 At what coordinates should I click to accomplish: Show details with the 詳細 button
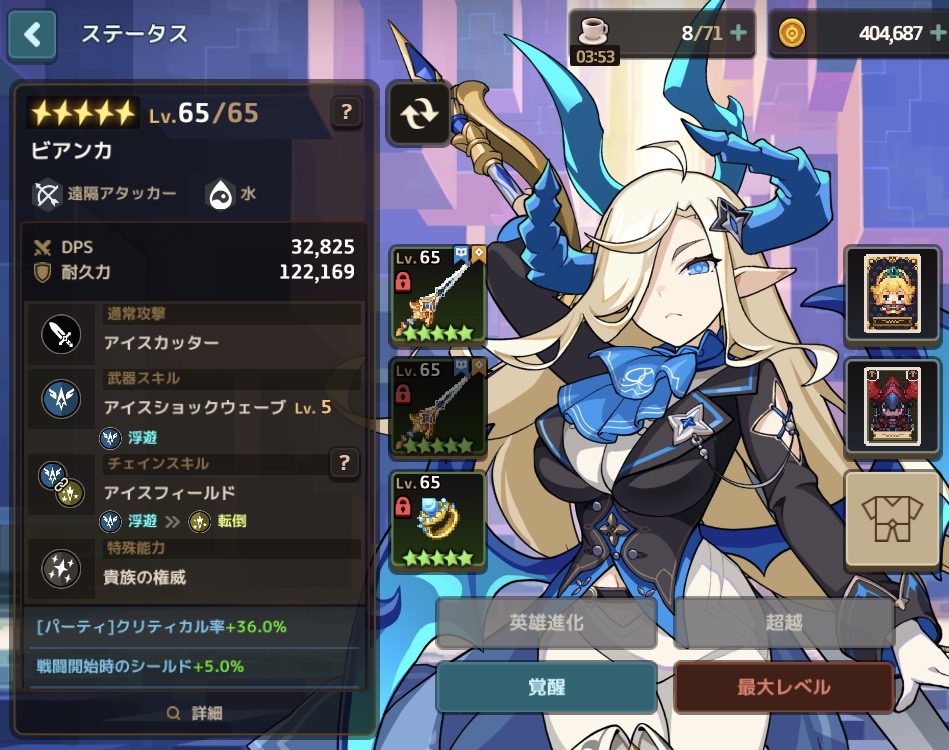(x=195, y=713)
